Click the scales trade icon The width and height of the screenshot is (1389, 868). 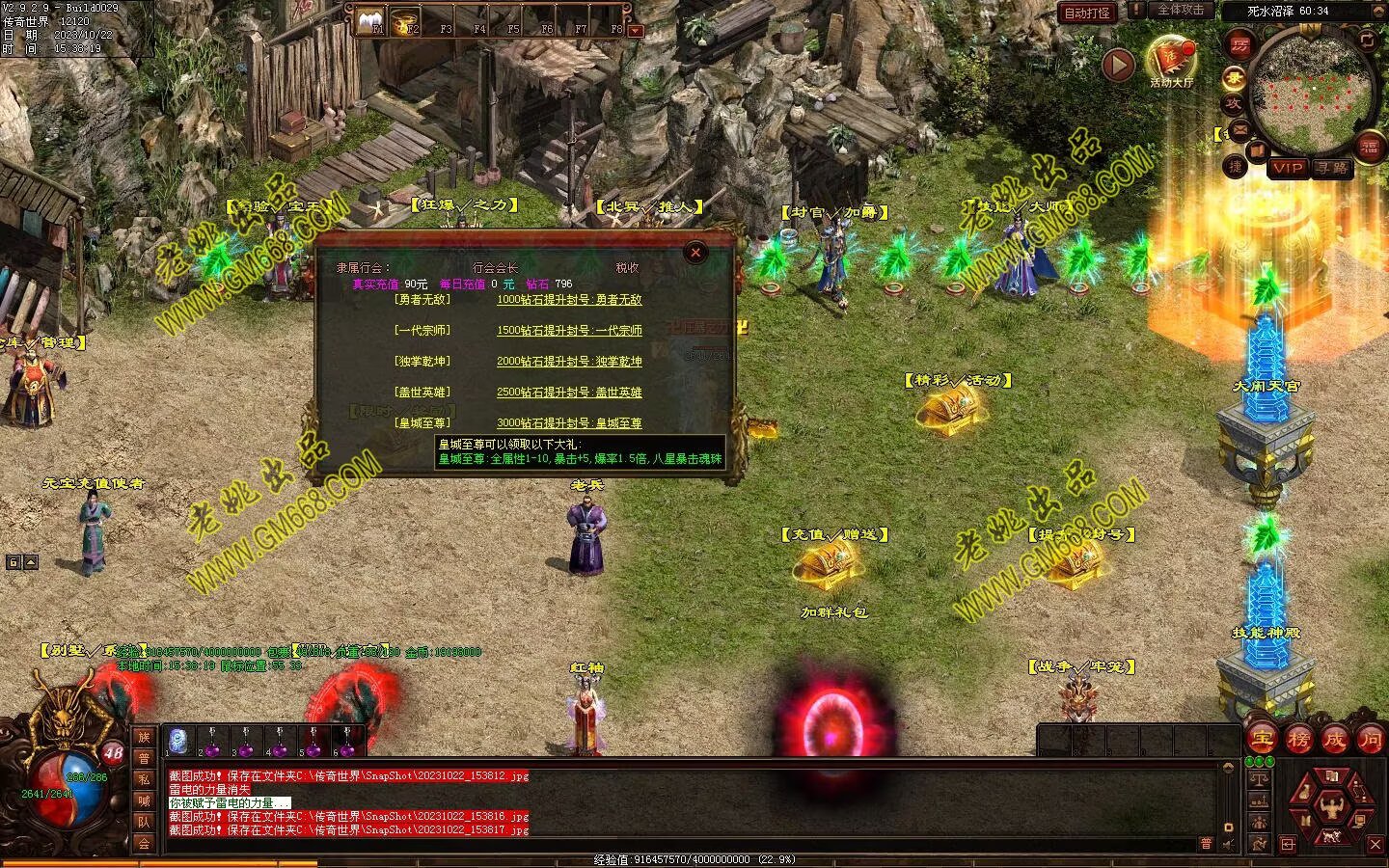pyautogui.click(x=1258, y=777)
